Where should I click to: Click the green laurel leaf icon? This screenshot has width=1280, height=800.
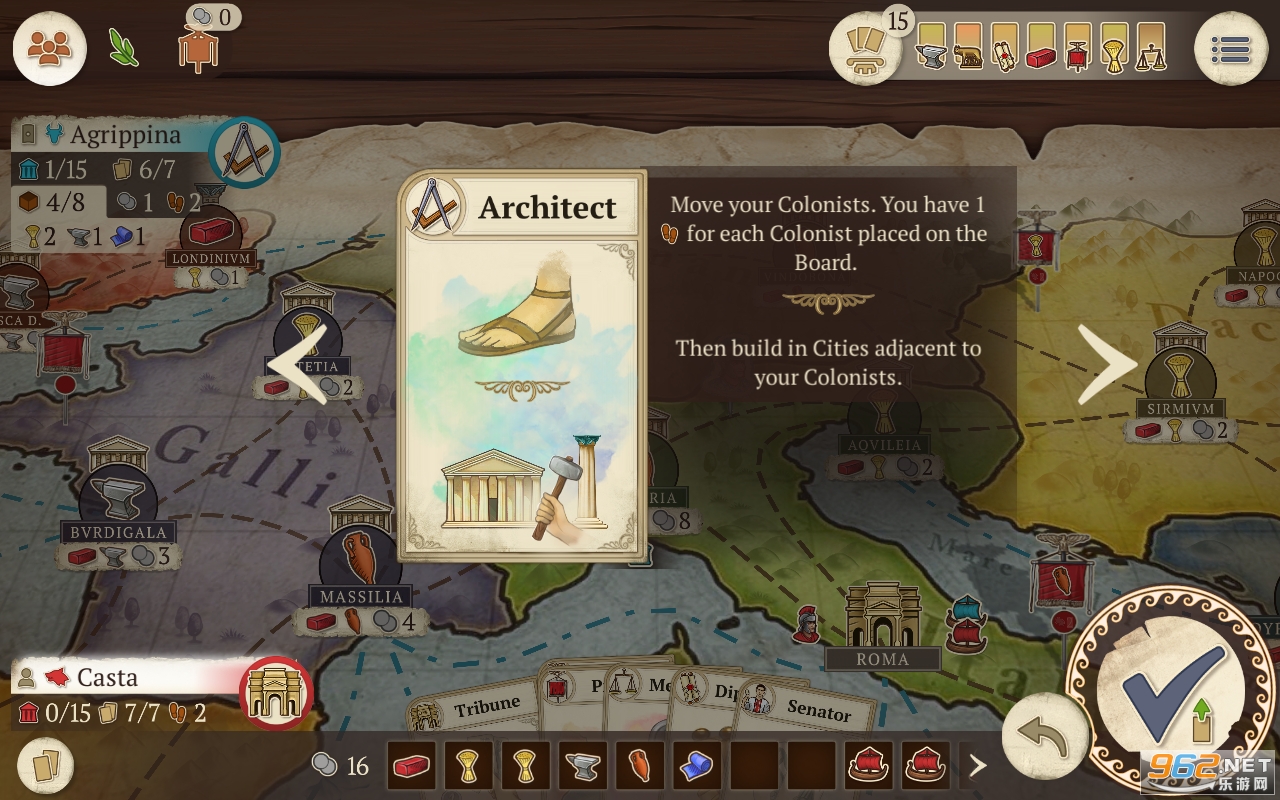click(124, 47)
